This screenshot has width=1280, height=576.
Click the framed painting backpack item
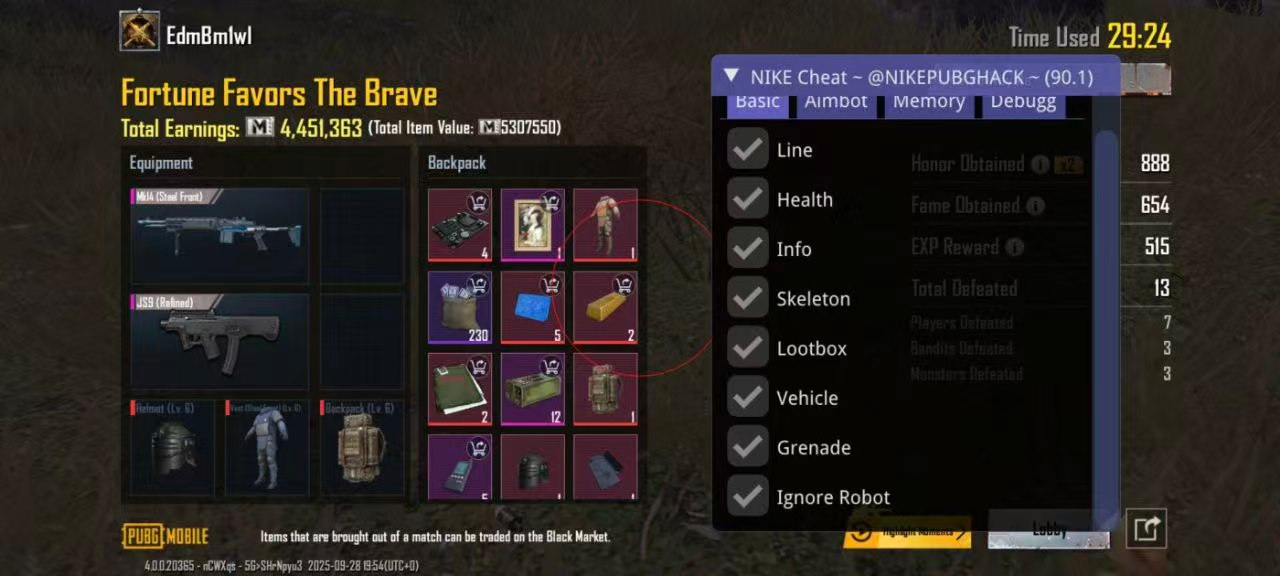(x=533, y=225)
